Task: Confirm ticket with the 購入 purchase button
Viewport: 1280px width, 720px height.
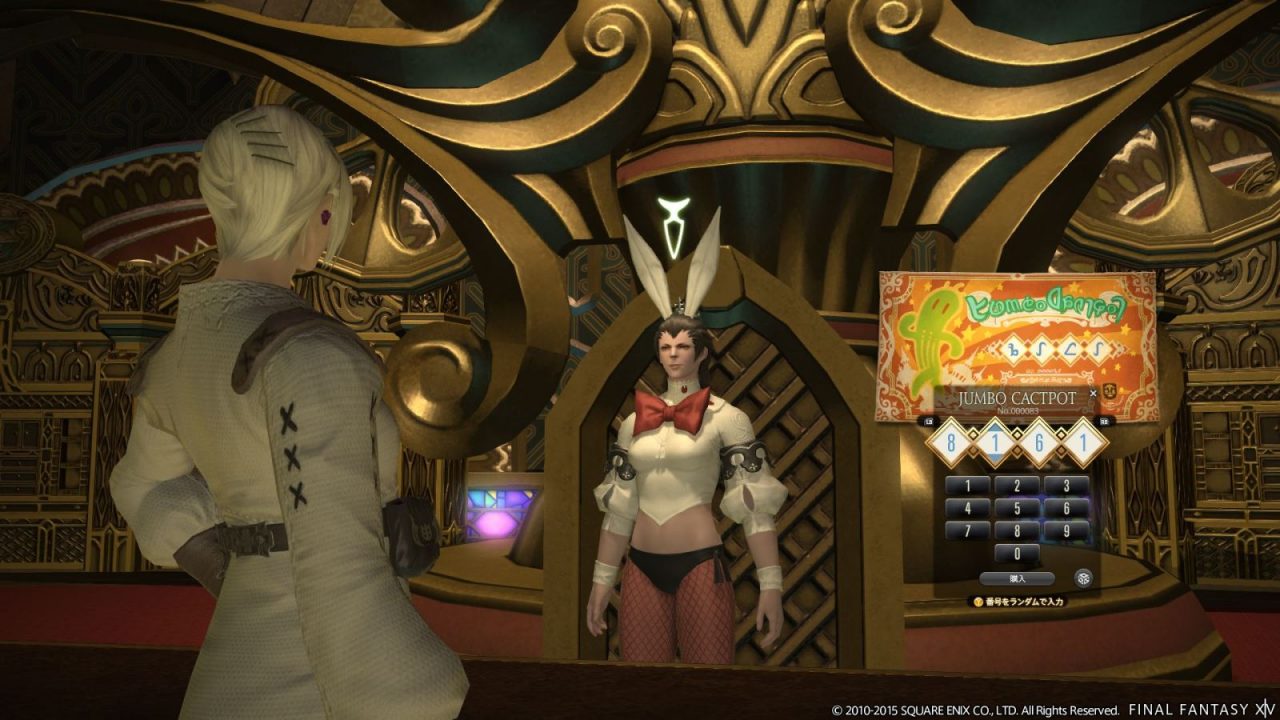Action: click(1017, 578)
